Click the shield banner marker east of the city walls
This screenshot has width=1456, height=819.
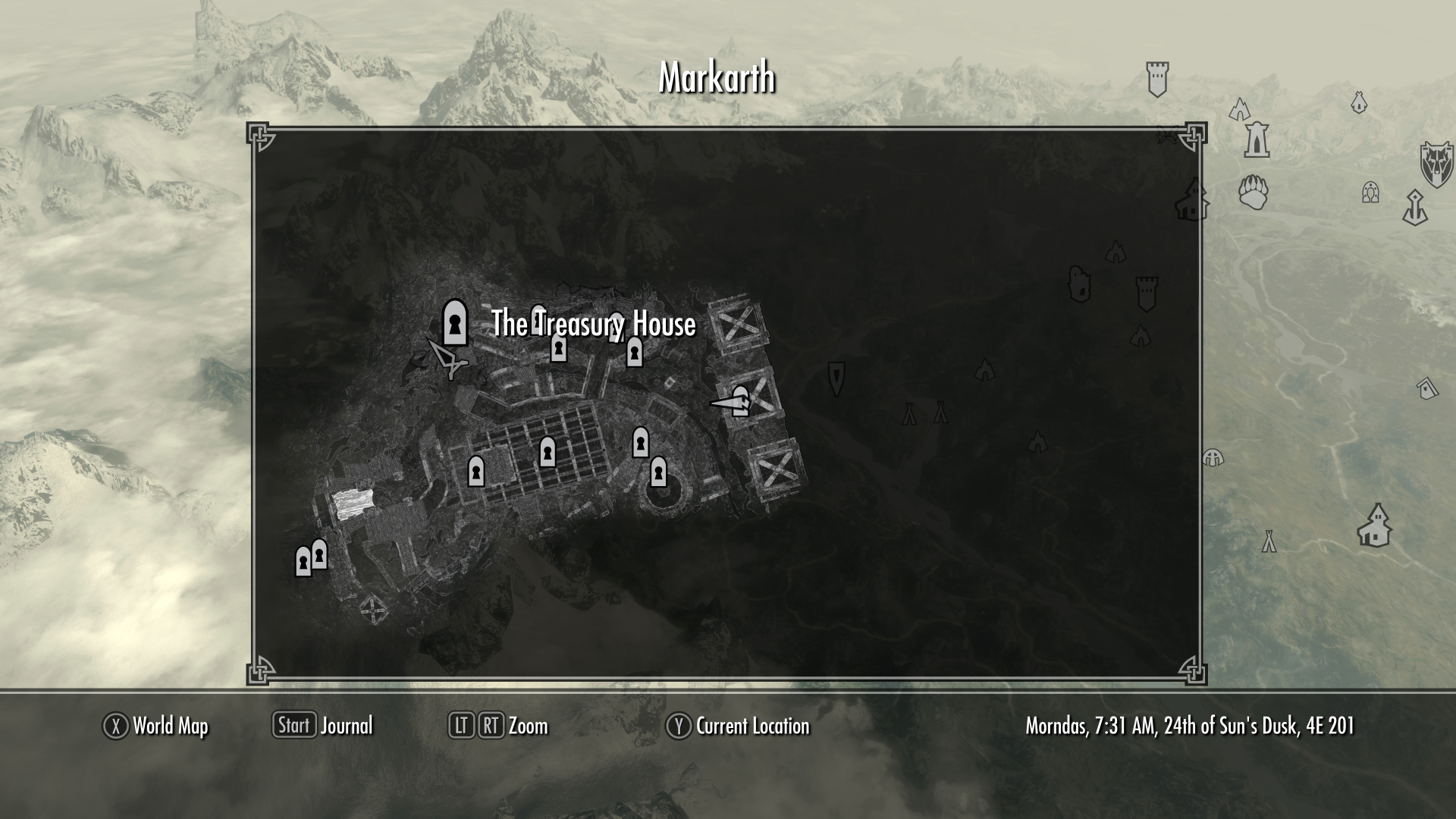coord(836,379)
